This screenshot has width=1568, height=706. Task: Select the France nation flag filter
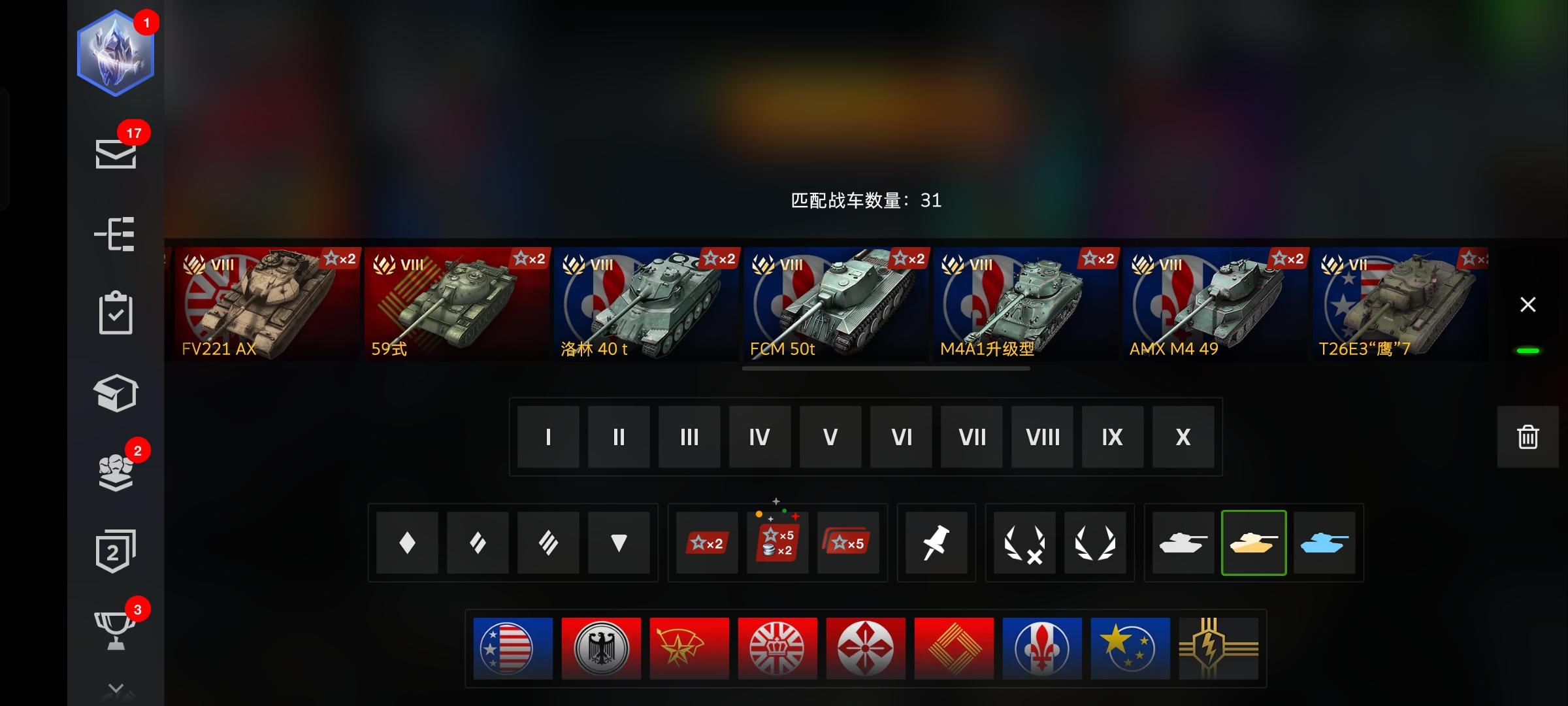[1042, 648]
